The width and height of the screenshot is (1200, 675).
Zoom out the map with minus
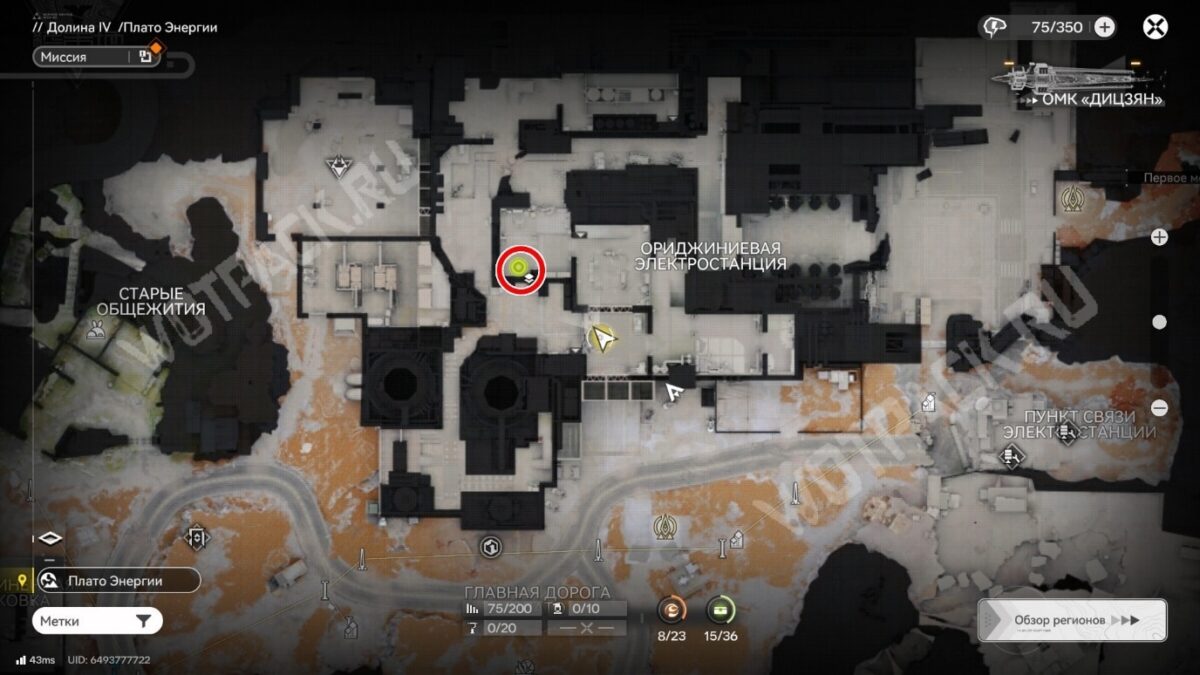[1159, 407]
